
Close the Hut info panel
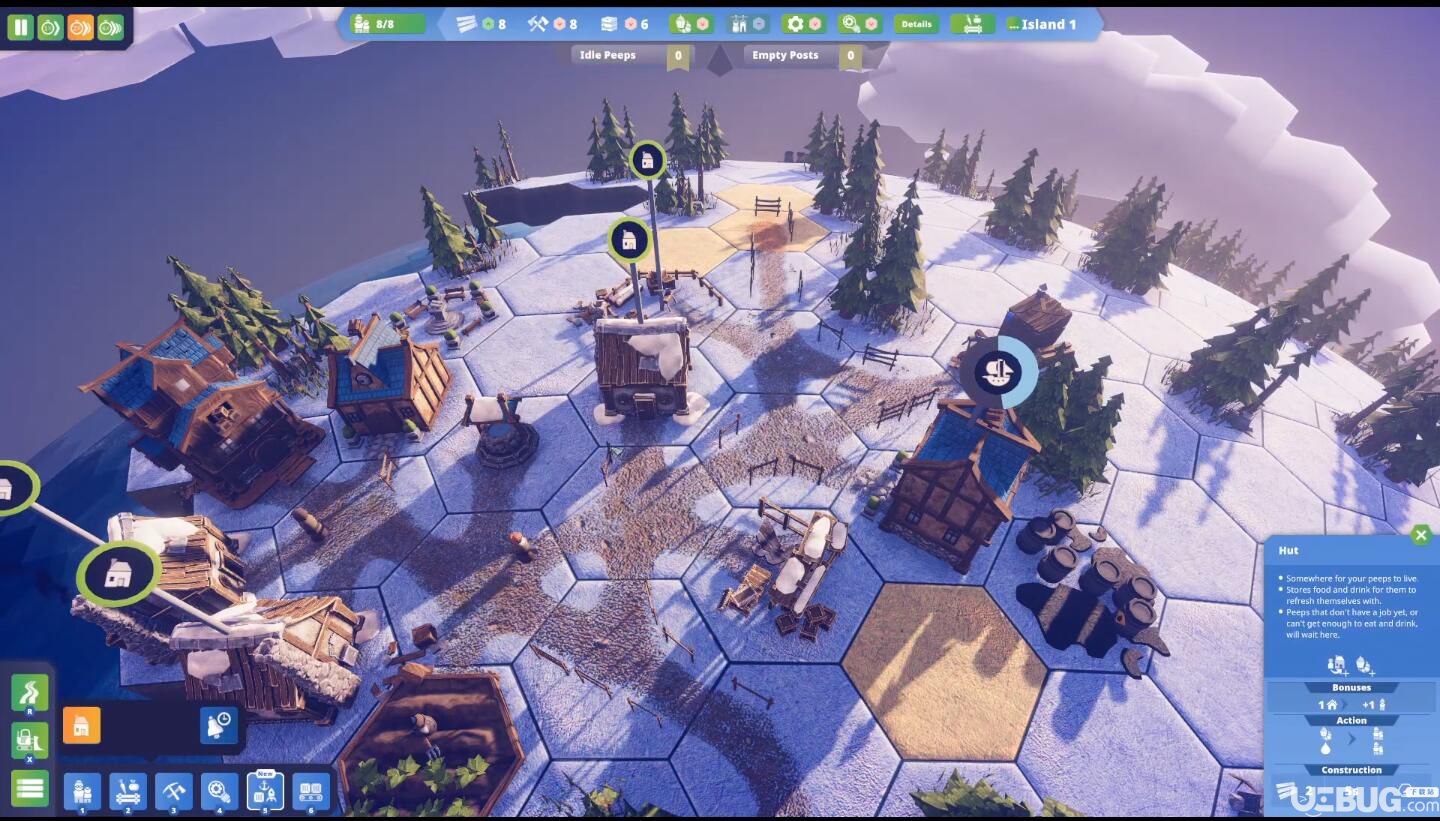click(x=1420, y=535)
